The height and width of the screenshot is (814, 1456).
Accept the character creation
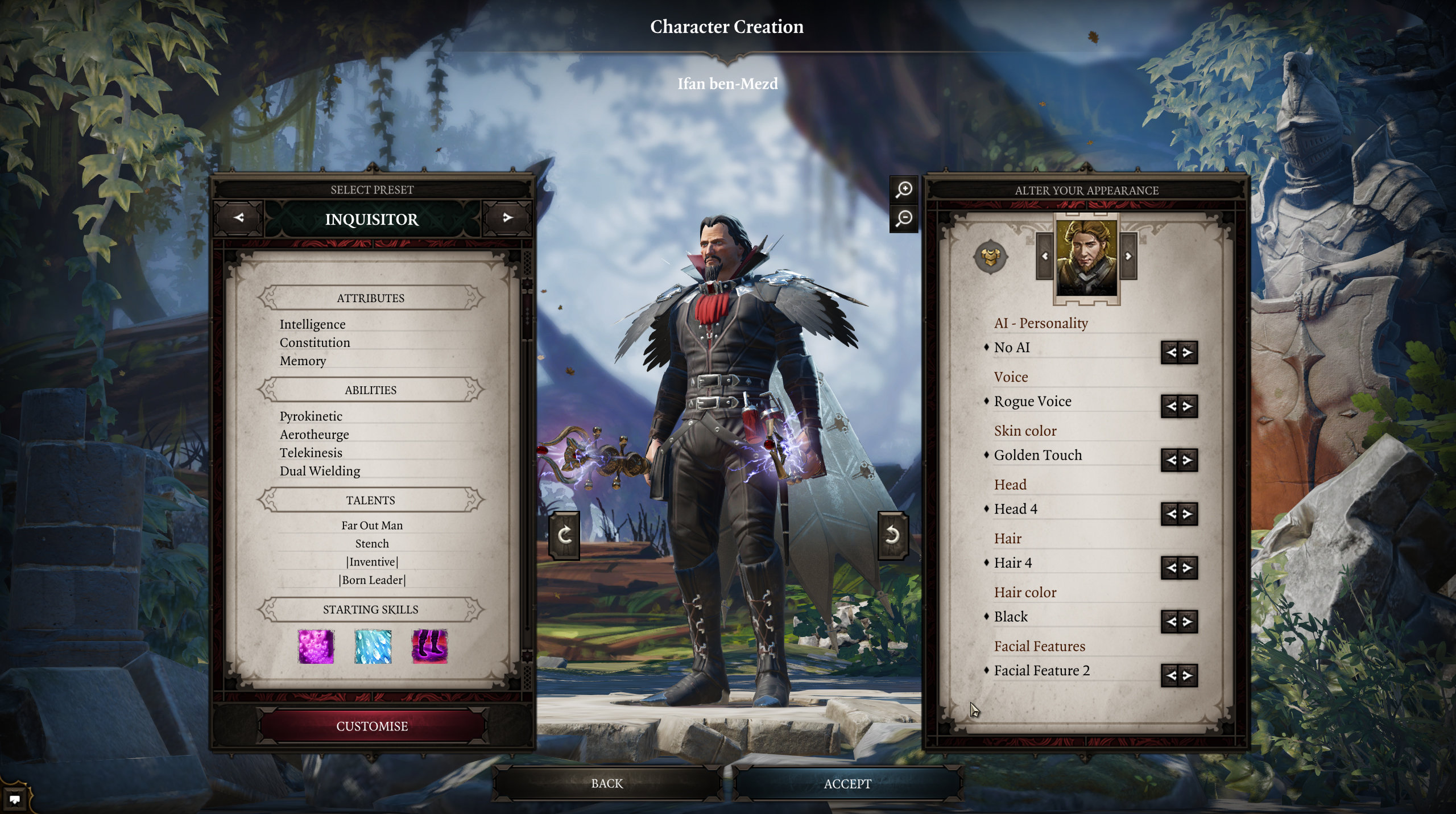click(x=847, y=783)
